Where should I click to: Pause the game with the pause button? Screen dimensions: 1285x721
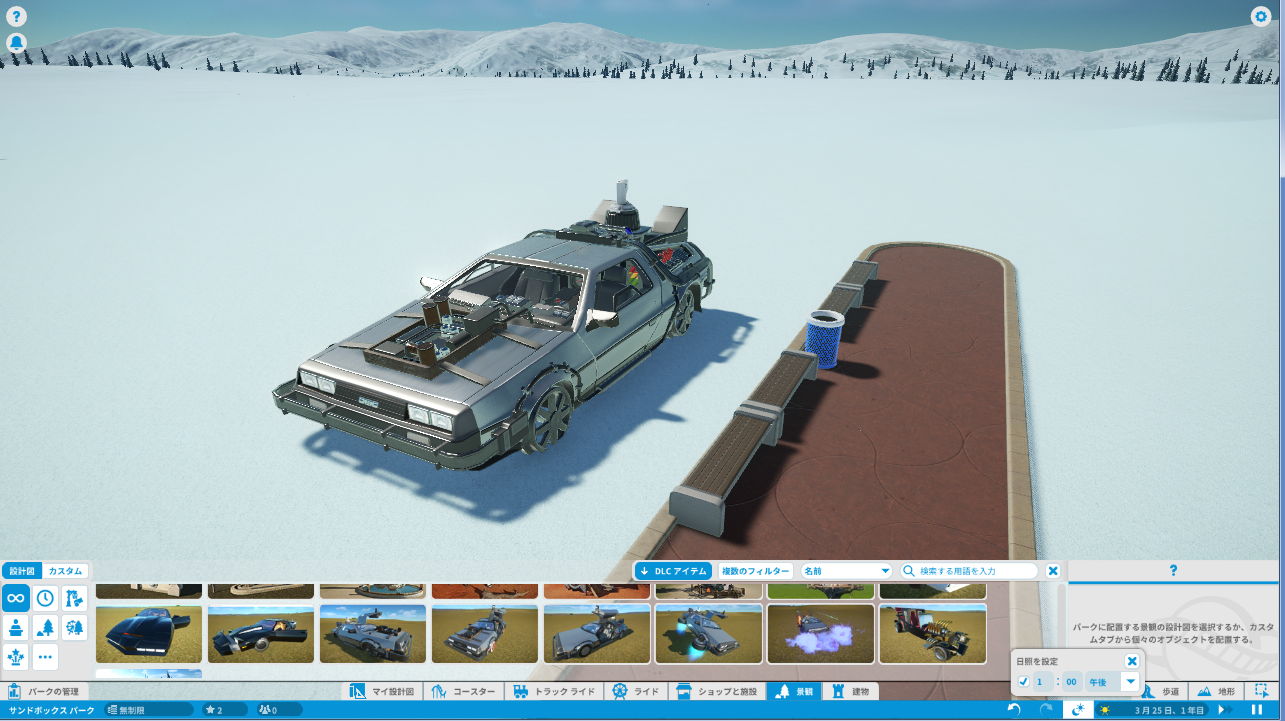pos(1257,710)
